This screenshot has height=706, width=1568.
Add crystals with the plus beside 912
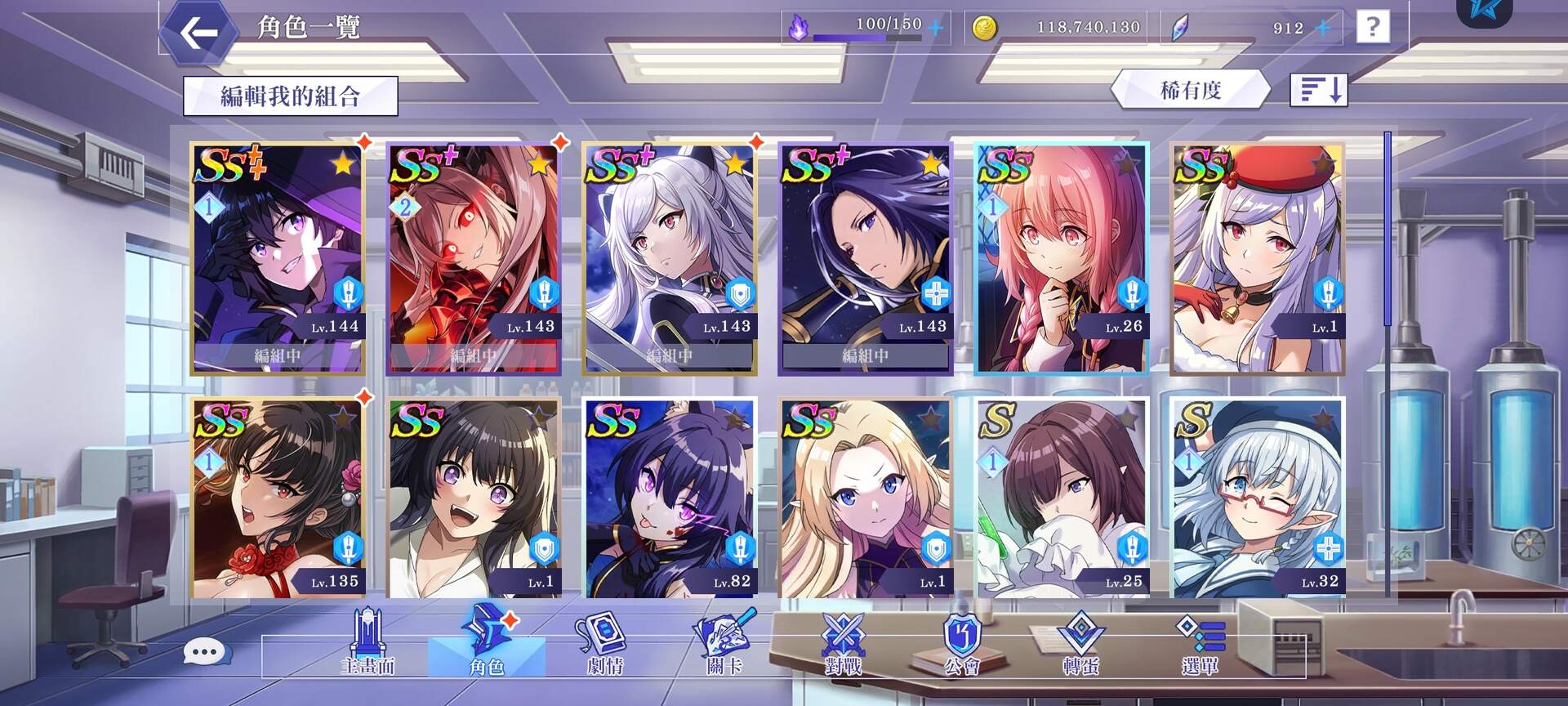click(x=1323, y=29)
